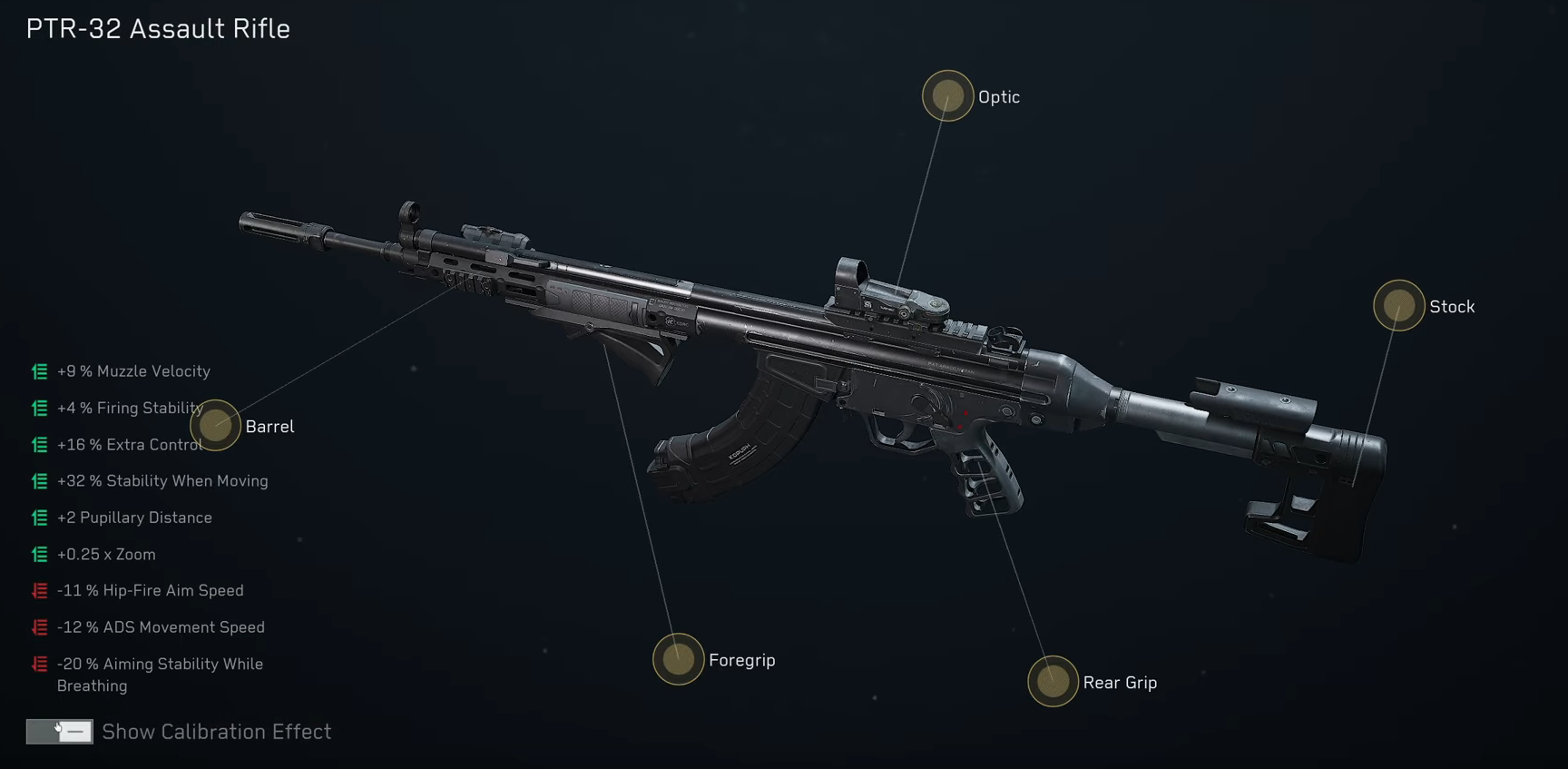Select the PTR-32 Assault Rifle title
Viewport: 1568px width, 769px height.
point(156,28)
